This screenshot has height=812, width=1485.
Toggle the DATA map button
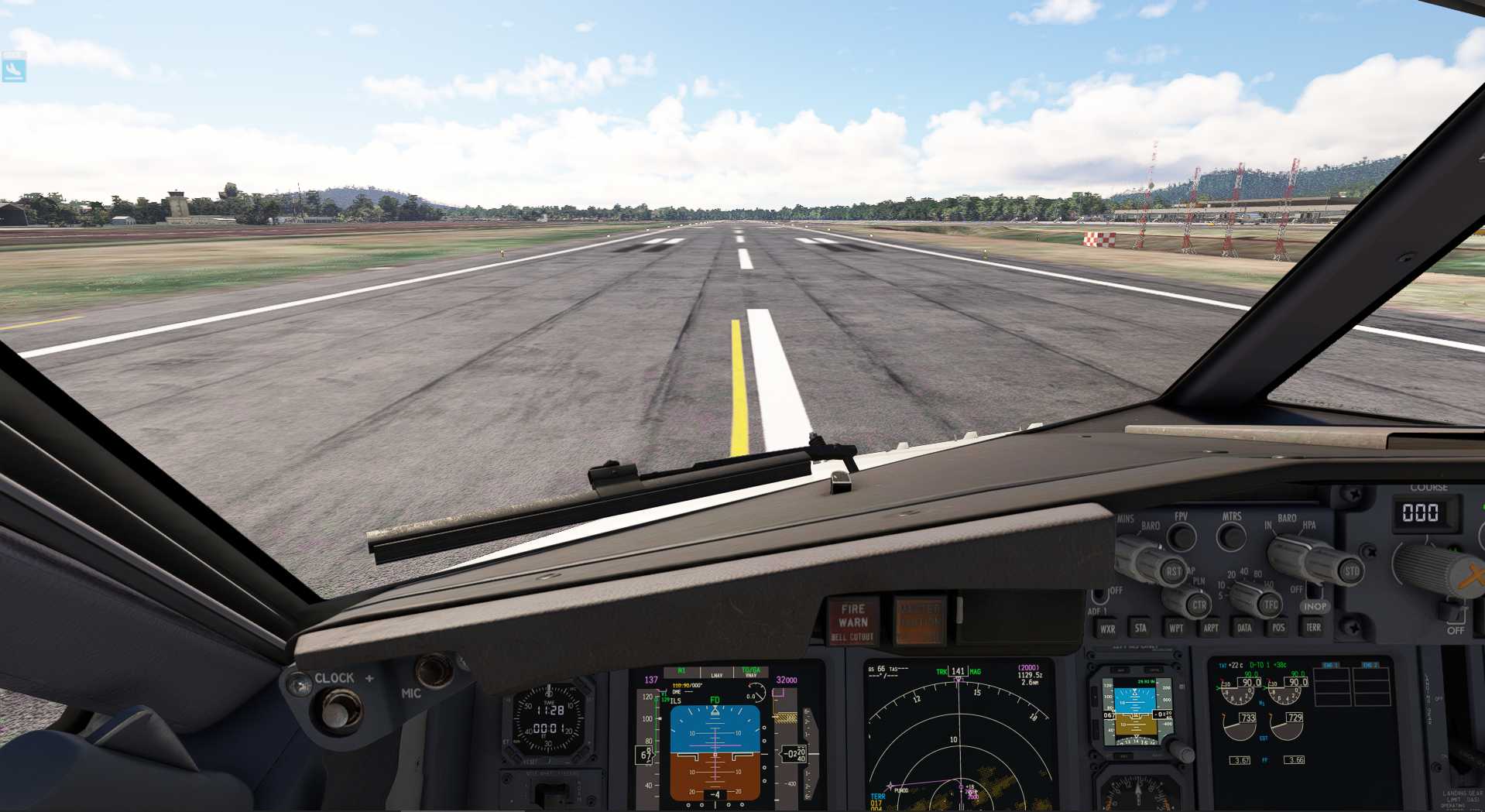1244,628
